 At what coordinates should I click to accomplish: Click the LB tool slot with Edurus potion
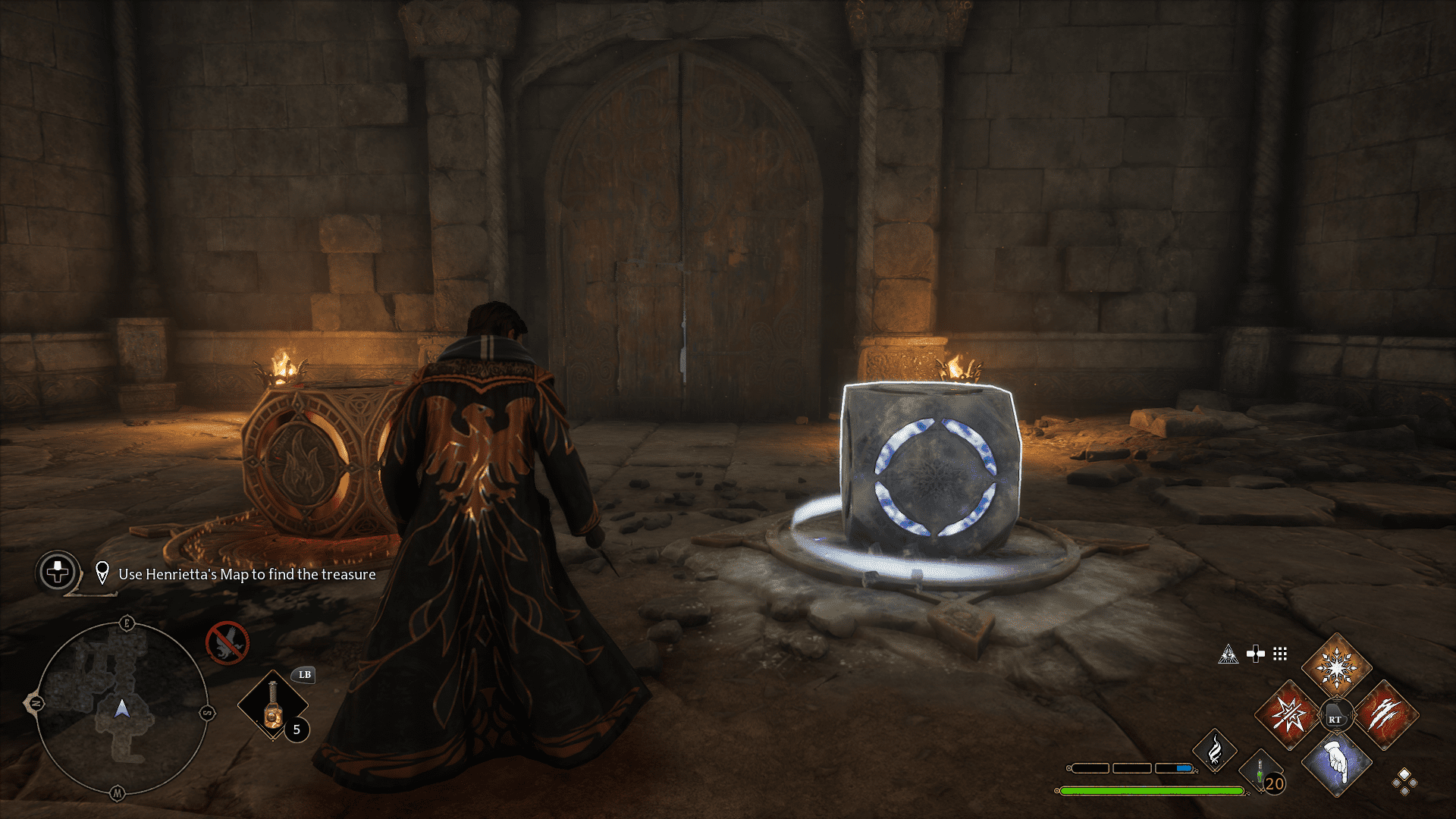273,705
